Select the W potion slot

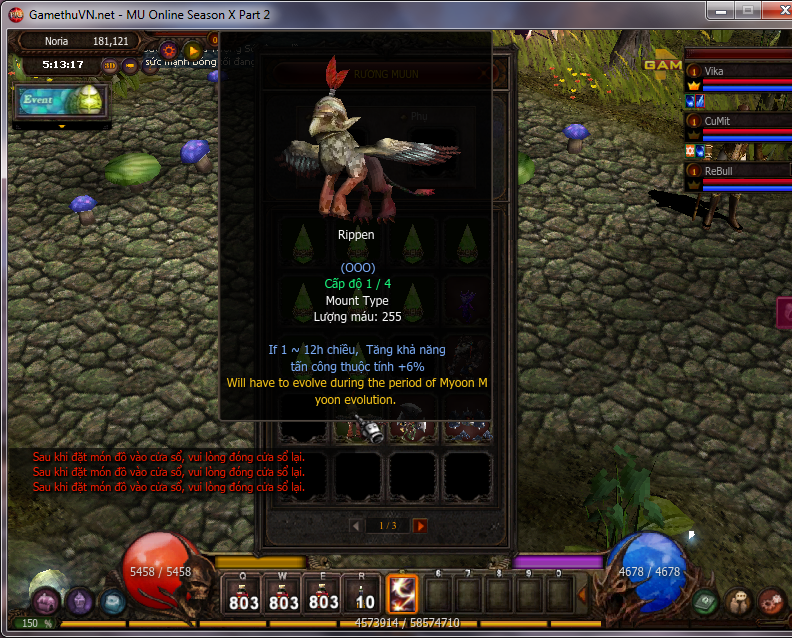coord(283,594)
